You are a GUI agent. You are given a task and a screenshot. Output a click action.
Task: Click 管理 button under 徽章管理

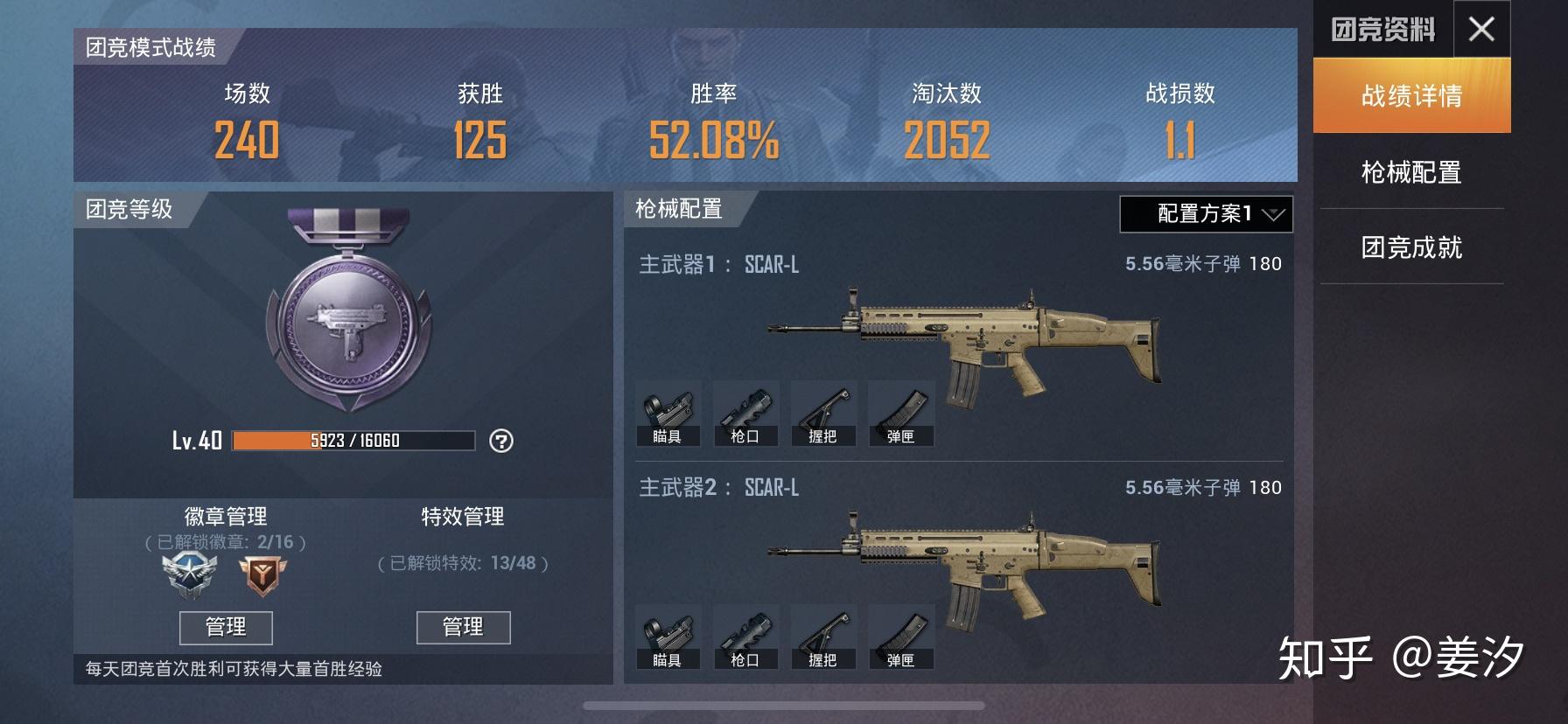tap(226, 627)
